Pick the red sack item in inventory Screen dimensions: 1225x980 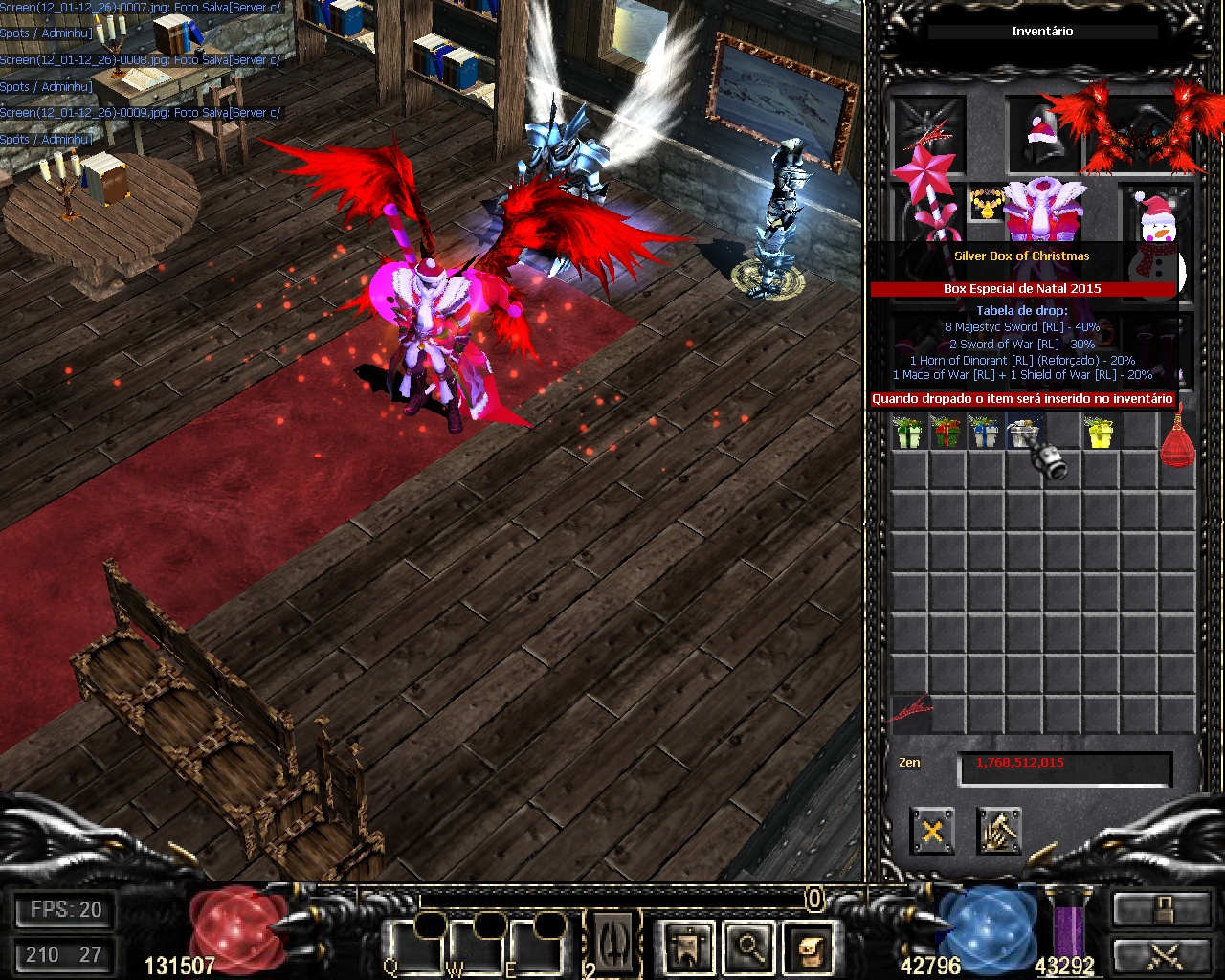coord(1177,440)
